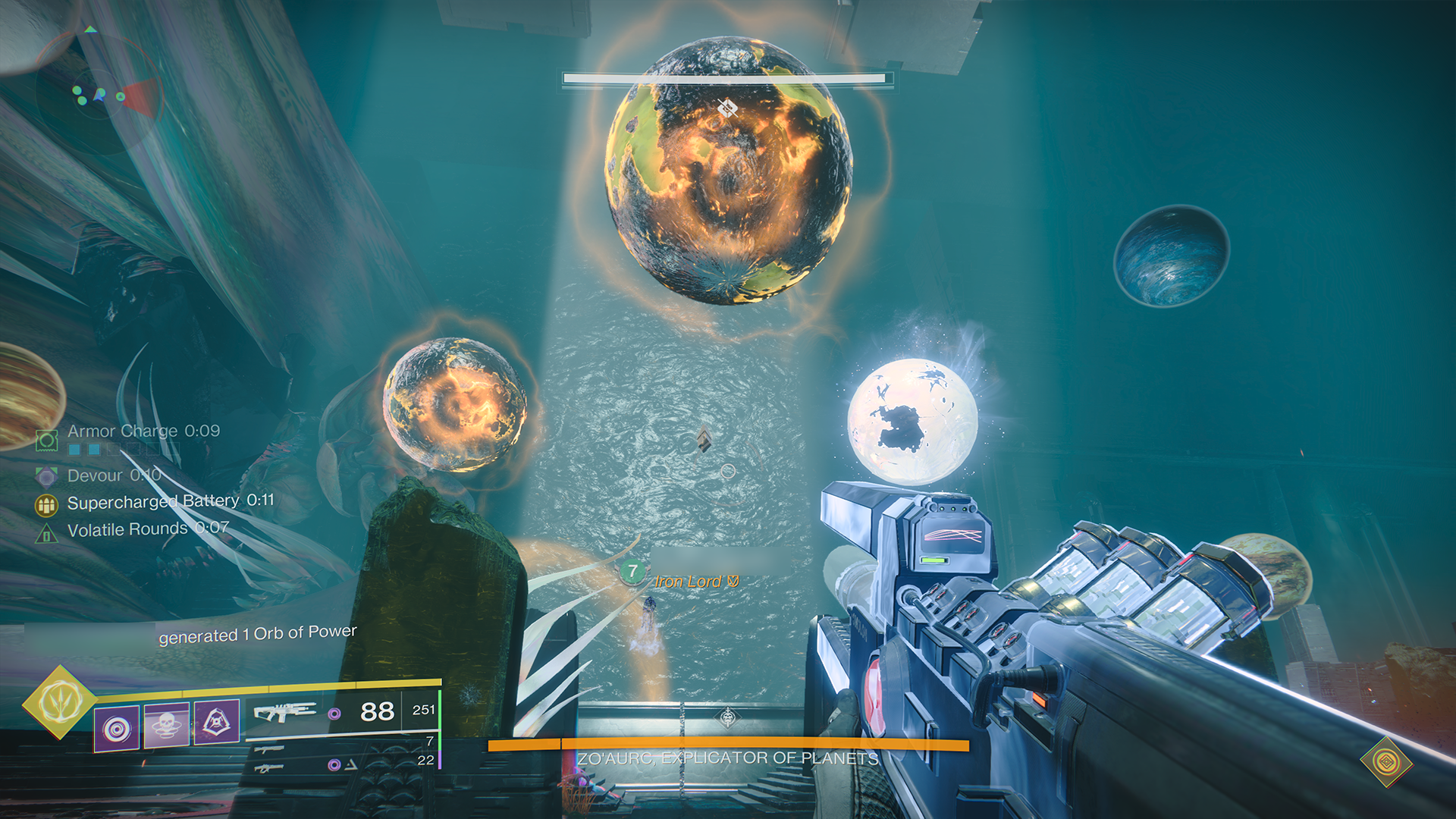The width and height of the screenshot is (1456, 819).
Task: Click the Void element symbol beside heavy weapon
Action: tap(333, 764)
